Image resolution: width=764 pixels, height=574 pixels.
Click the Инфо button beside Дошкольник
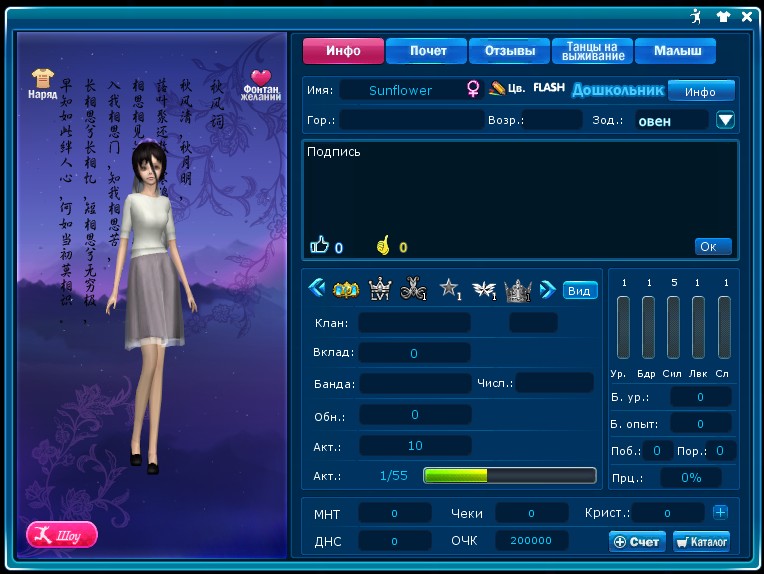coord(701,91)
